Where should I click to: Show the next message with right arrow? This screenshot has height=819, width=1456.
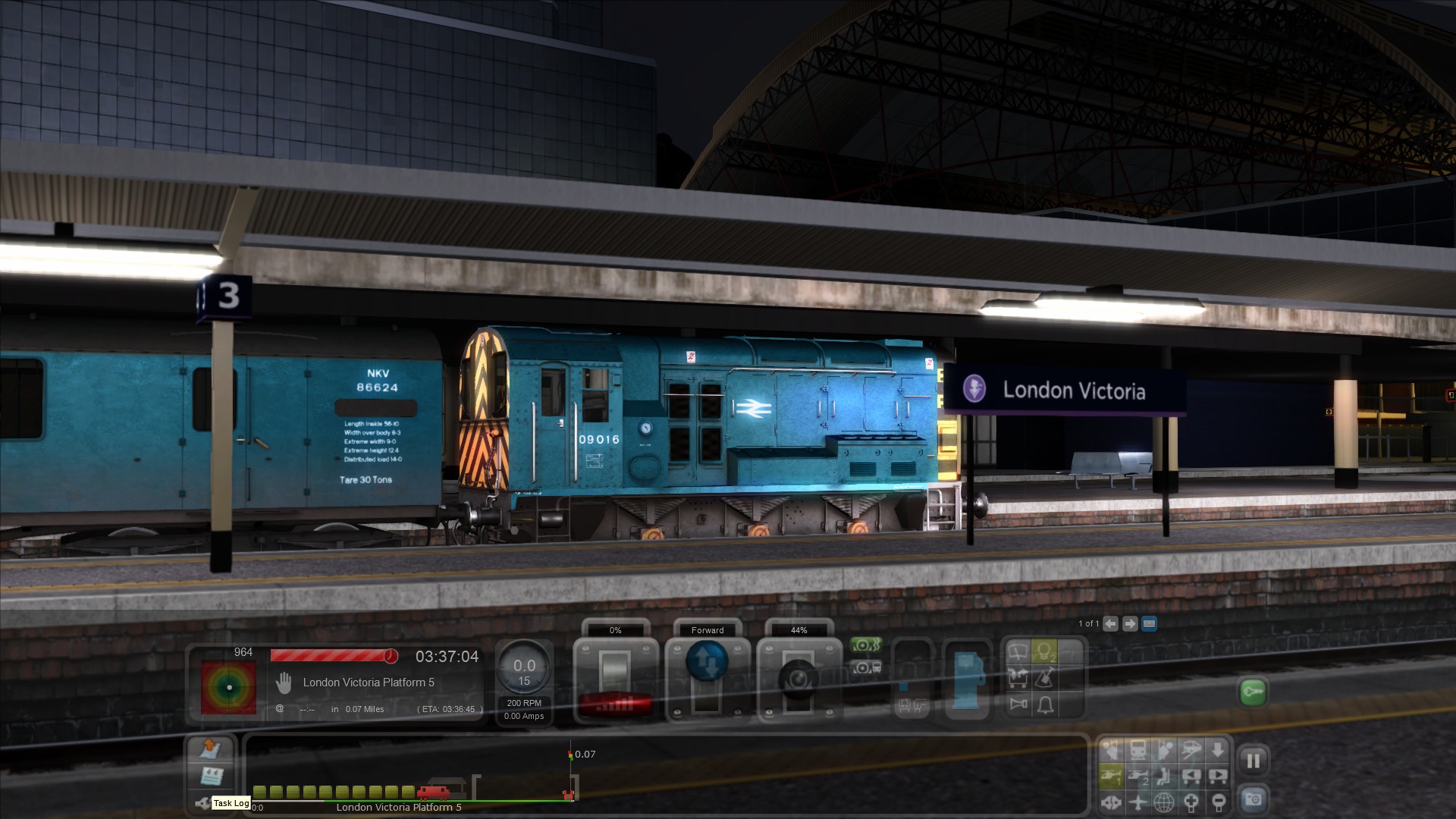click(1130, 624)
